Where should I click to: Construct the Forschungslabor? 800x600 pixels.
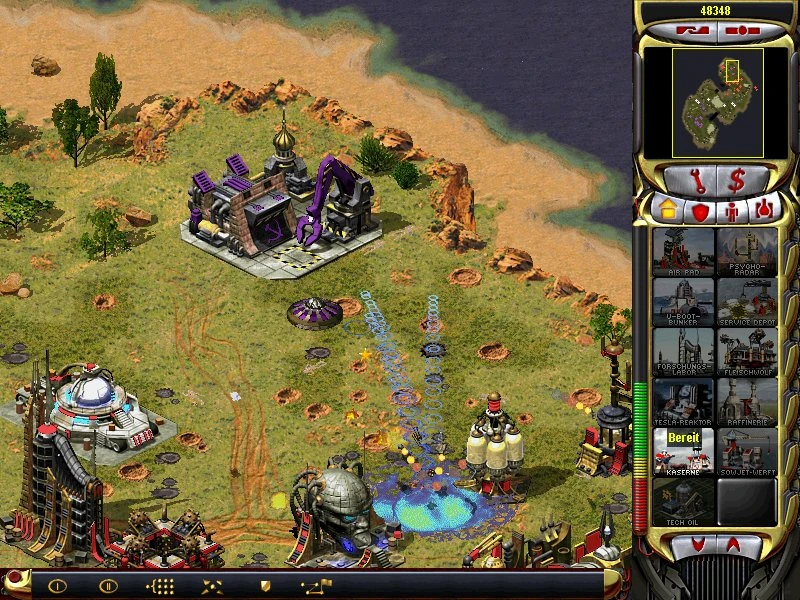point(683,351)
